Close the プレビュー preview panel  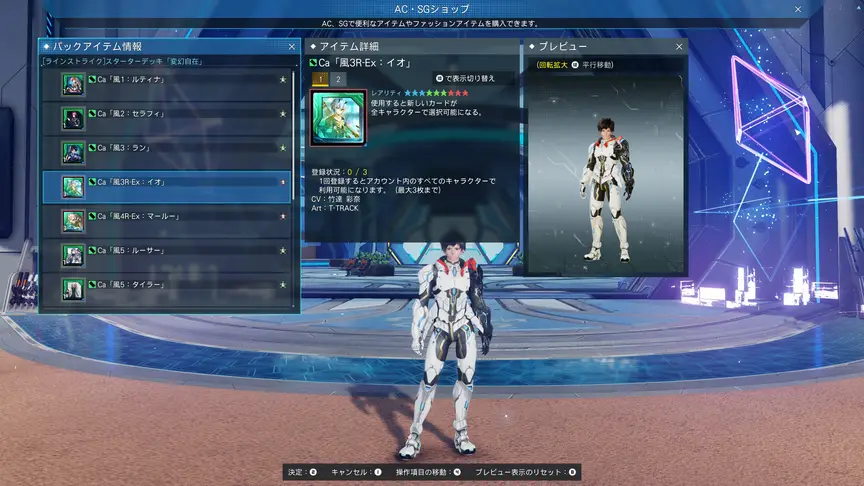679,46
